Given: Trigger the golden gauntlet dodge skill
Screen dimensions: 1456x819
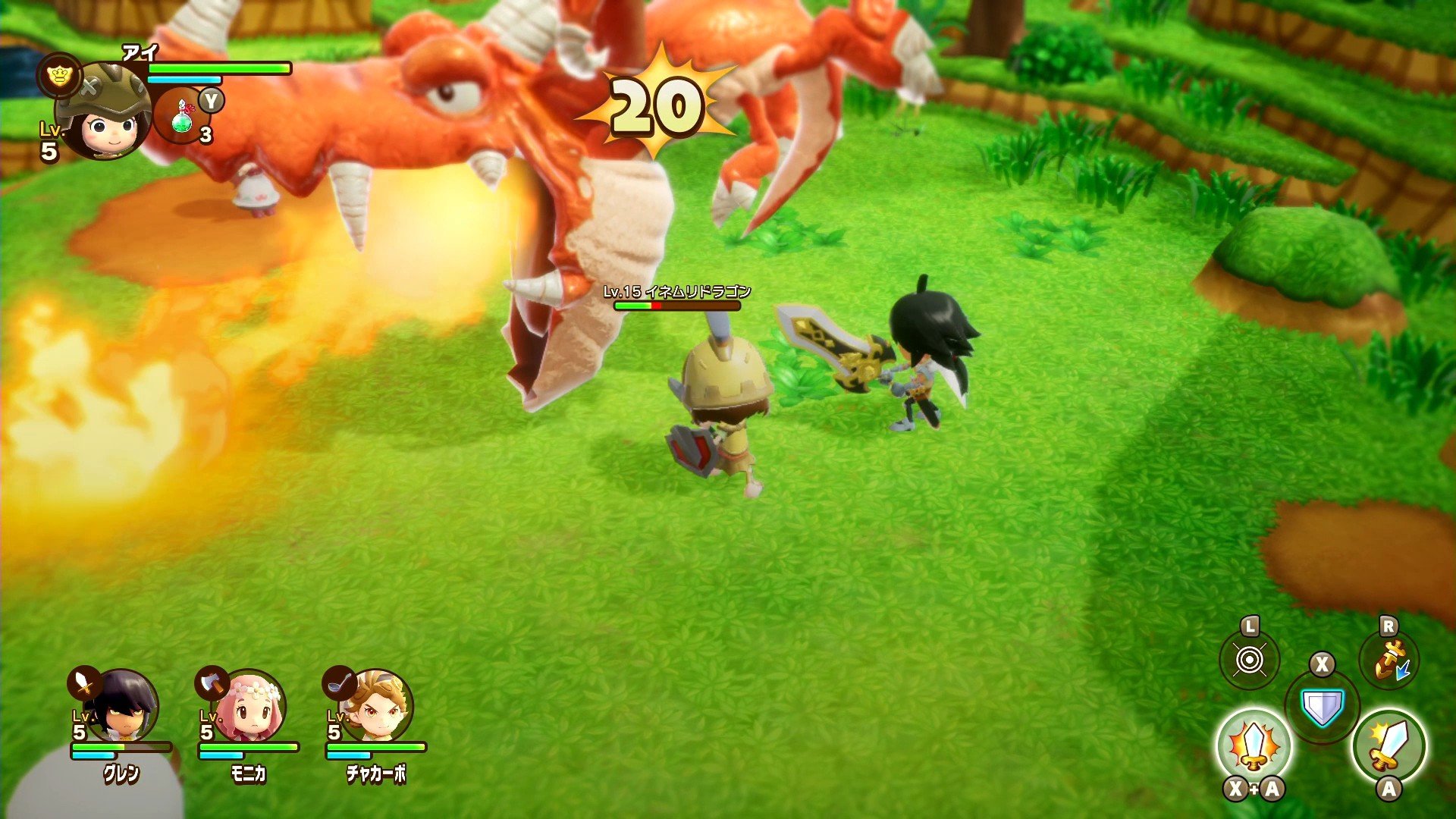Looking at the screenshot, I should (x=1389, y=660).
